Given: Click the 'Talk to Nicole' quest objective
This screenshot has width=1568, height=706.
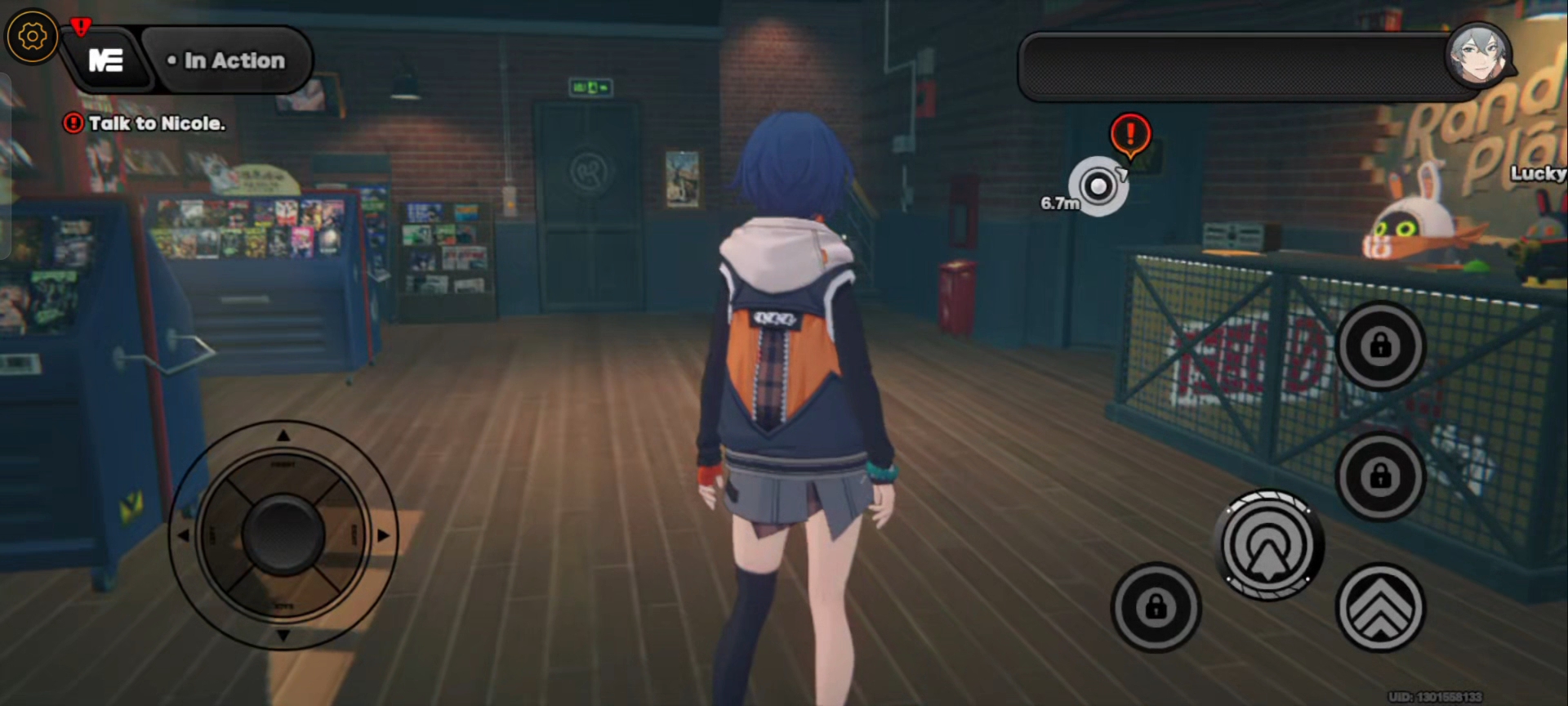Looking at the screenshot, I should [145, 123].
